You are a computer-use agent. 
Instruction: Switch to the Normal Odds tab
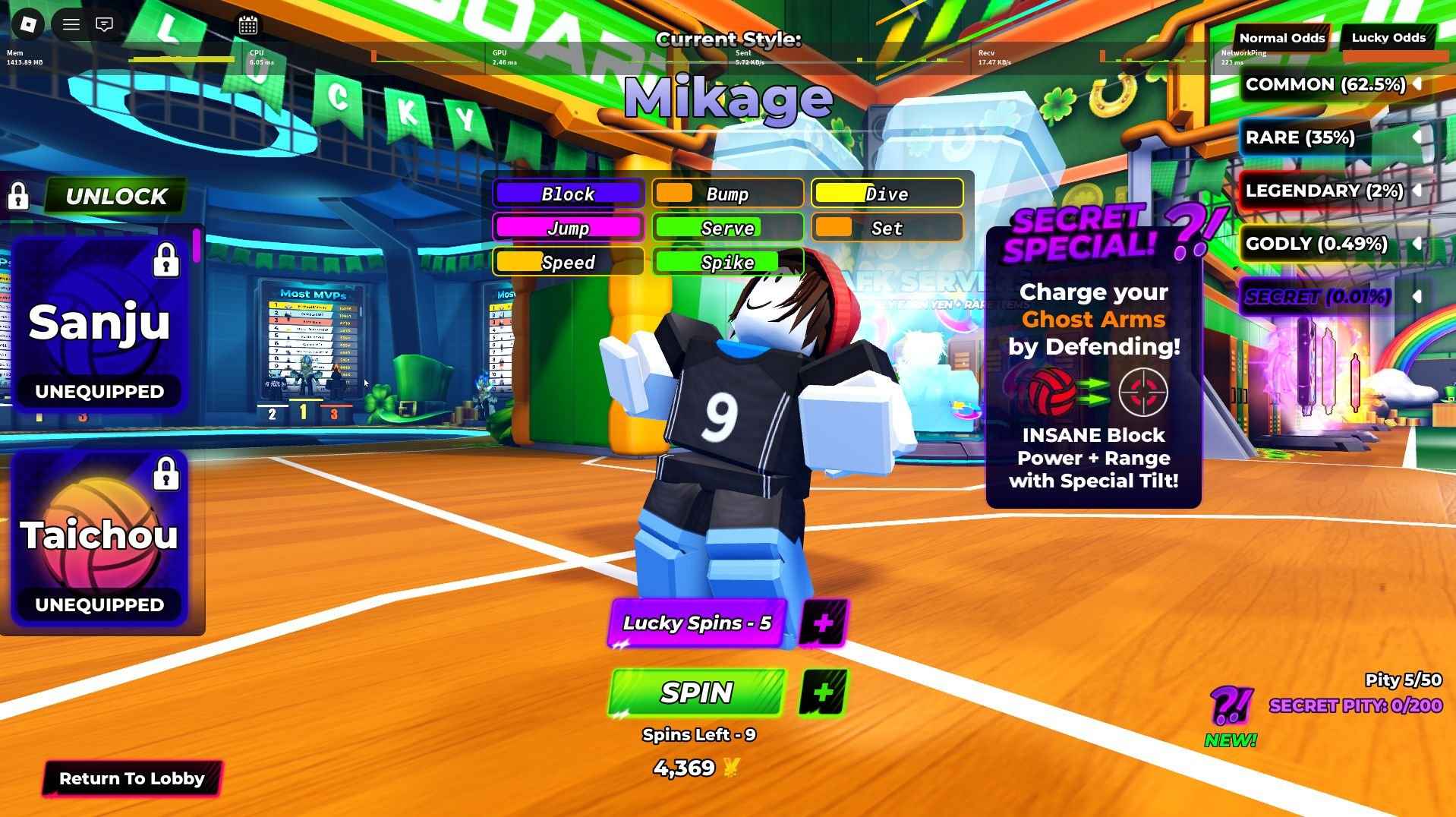pyautogui.click(x=1282, y=37)
